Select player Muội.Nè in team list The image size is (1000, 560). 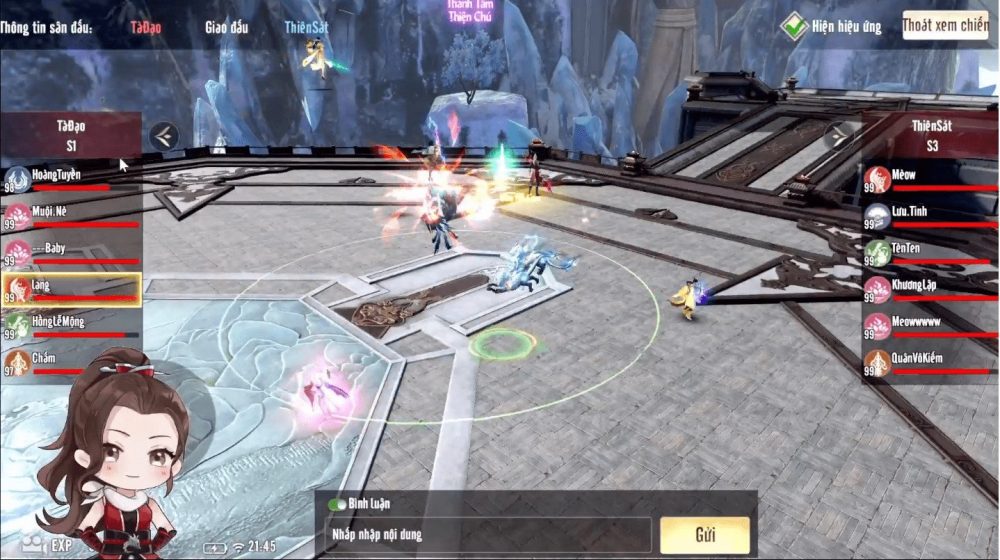click(70, 216)
